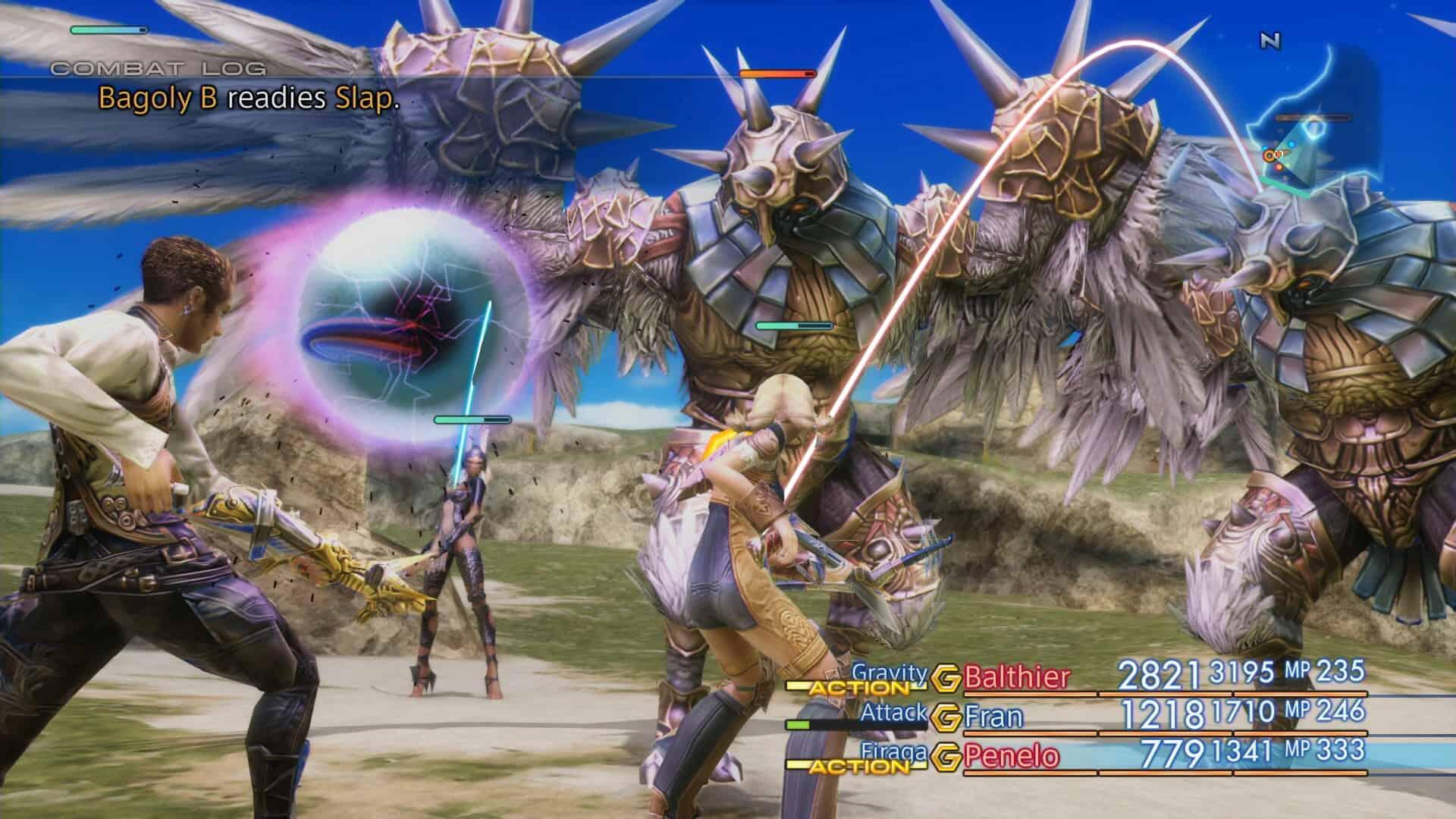This screenshot has width=1456, height=819.
Task: Select the Attack command label for Fran
Action: click(895, 713)
